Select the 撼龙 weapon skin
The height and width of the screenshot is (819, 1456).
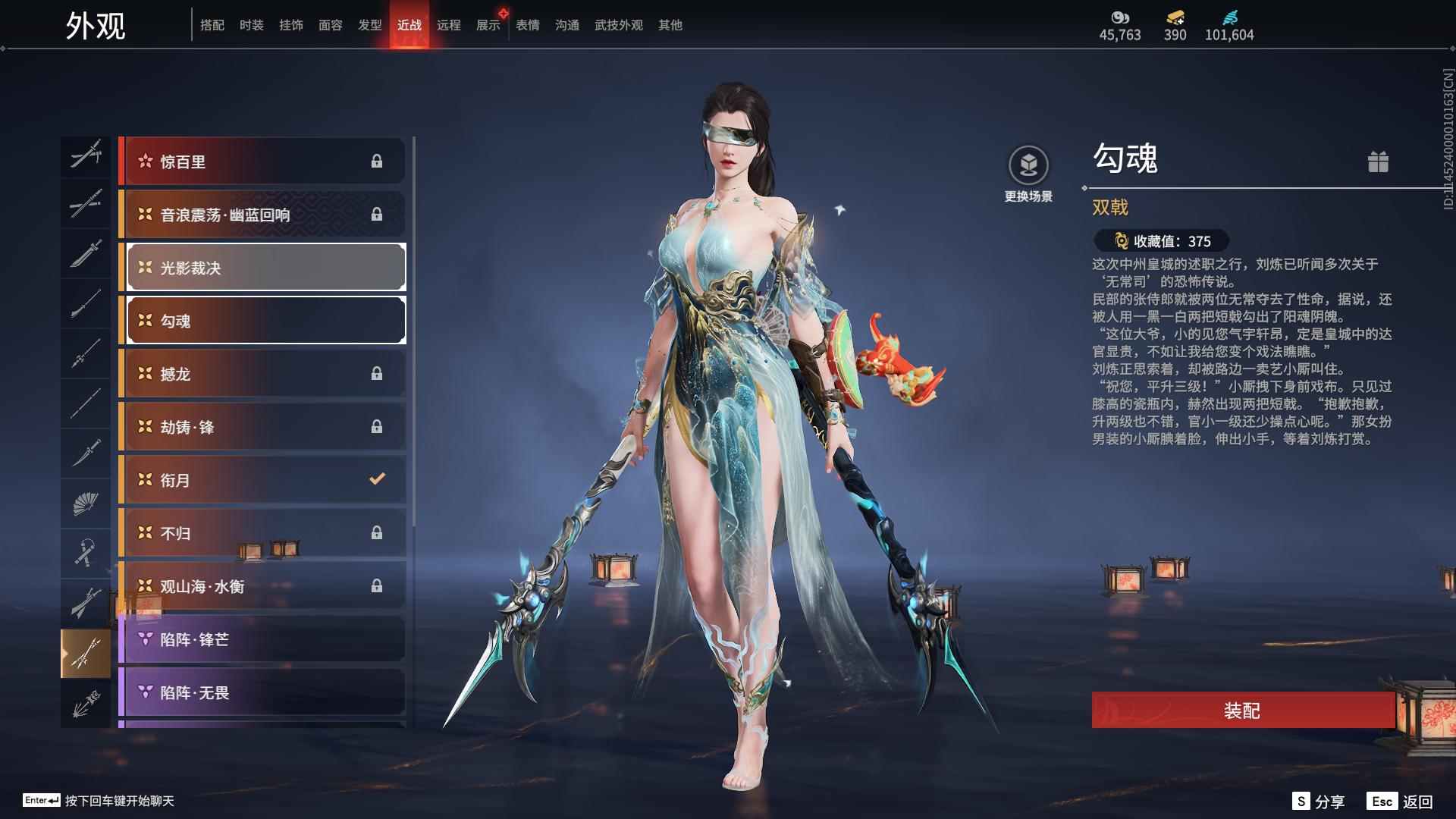pyautogui.click(x=263, y=374)
